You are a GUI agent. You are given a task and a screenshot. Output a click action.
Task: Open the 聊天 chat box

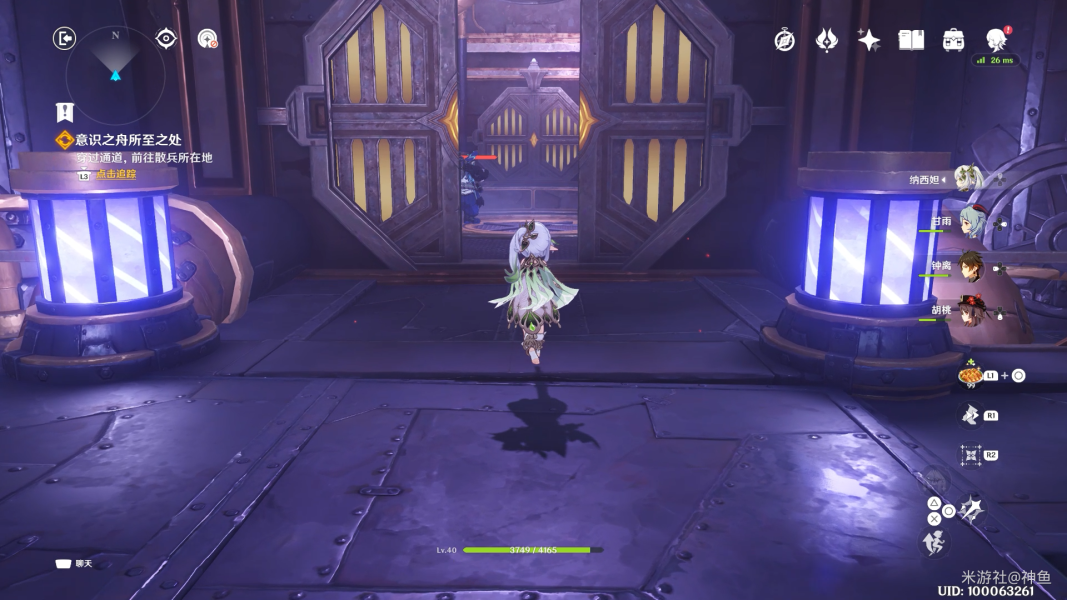click(x=76, y=564)
